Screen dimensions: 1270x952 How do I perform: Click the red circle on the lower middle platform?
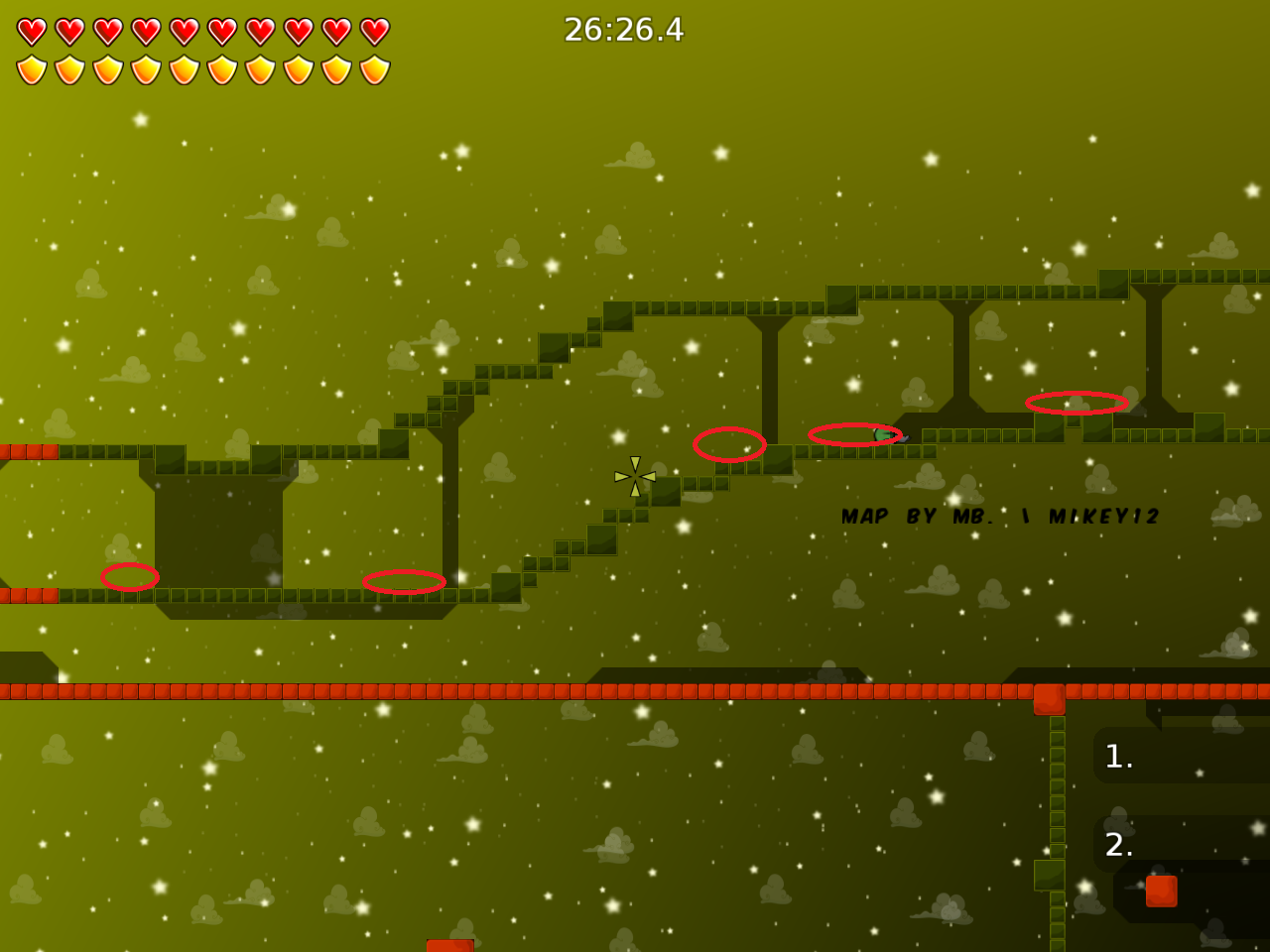click(405, 582)
